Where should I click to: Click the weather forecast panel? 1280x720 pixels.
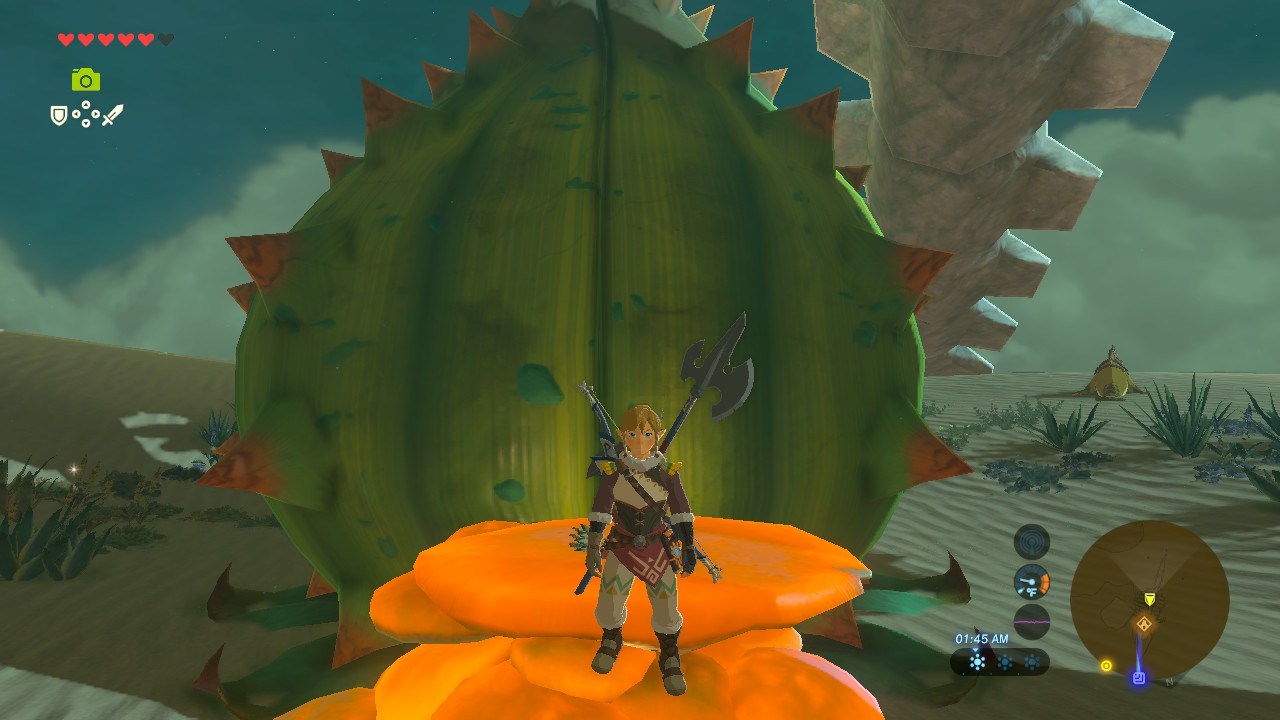click(1000, 661)
